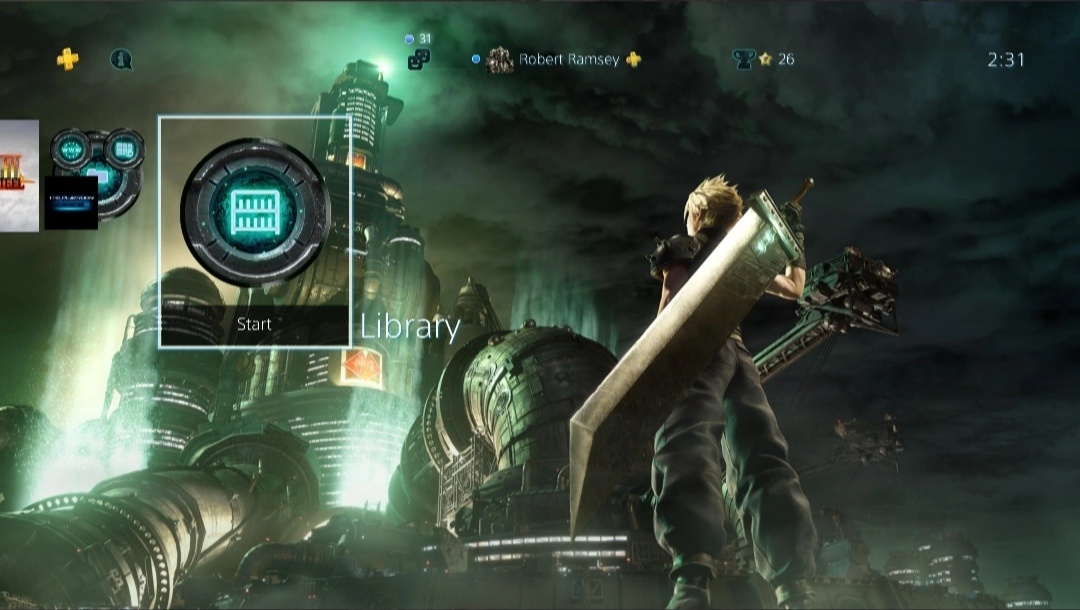Image resolution: width=1080 pixels, height=610 pixels.
Task: Click the Start label under Library
Action: point(254,325)
